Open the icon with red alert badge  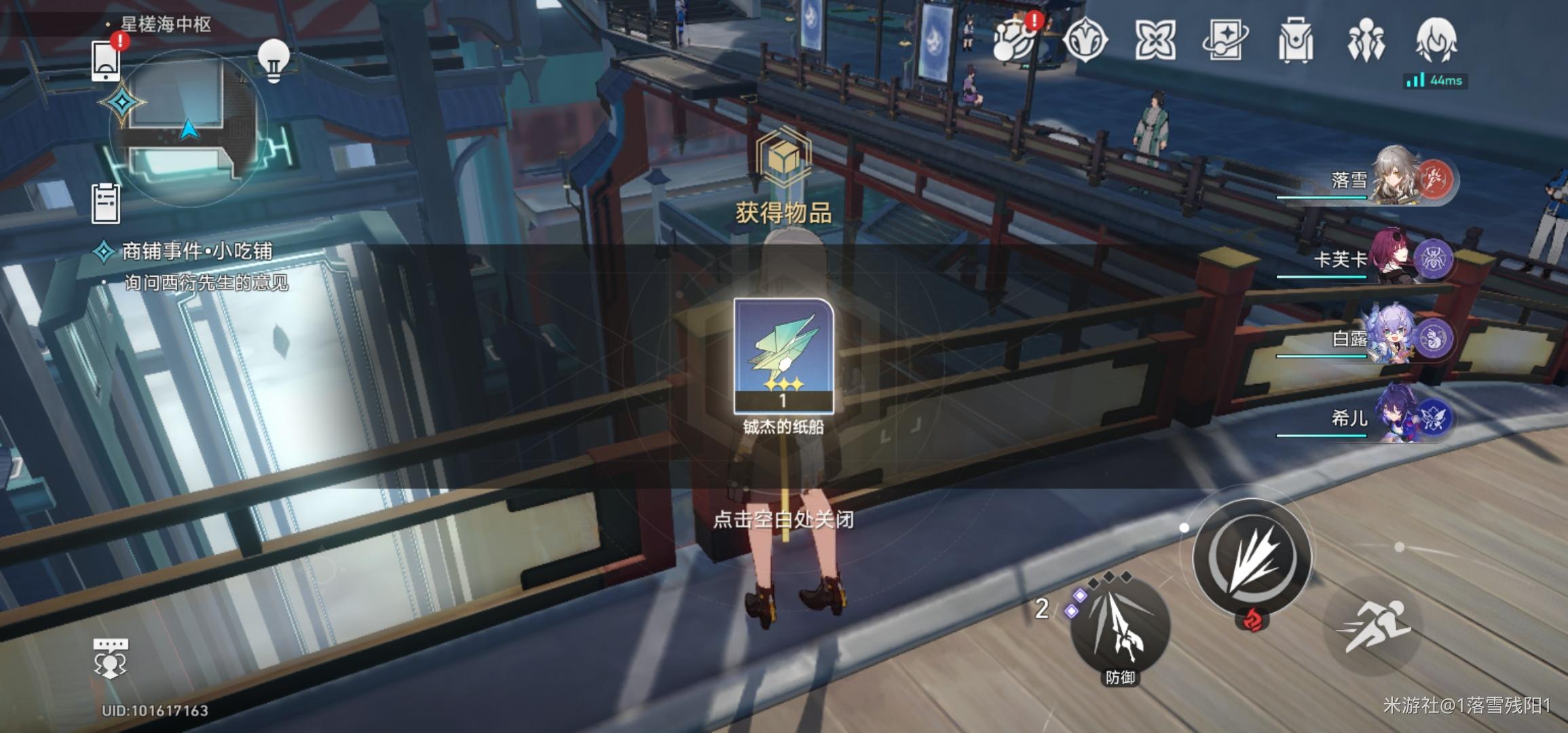pos(1014,41)
